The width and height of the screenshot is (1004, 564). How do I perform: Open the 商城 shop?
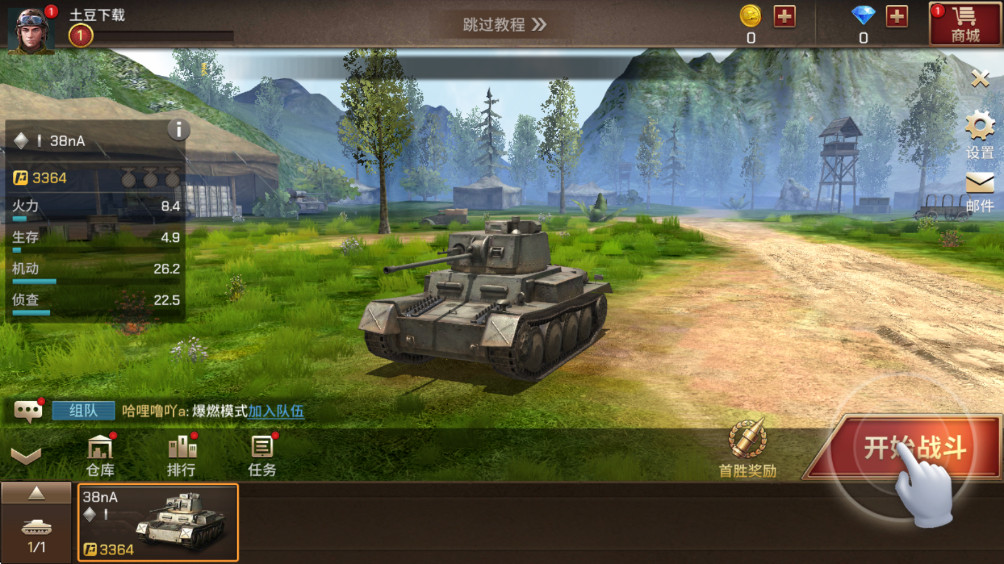tap(965, 24)
